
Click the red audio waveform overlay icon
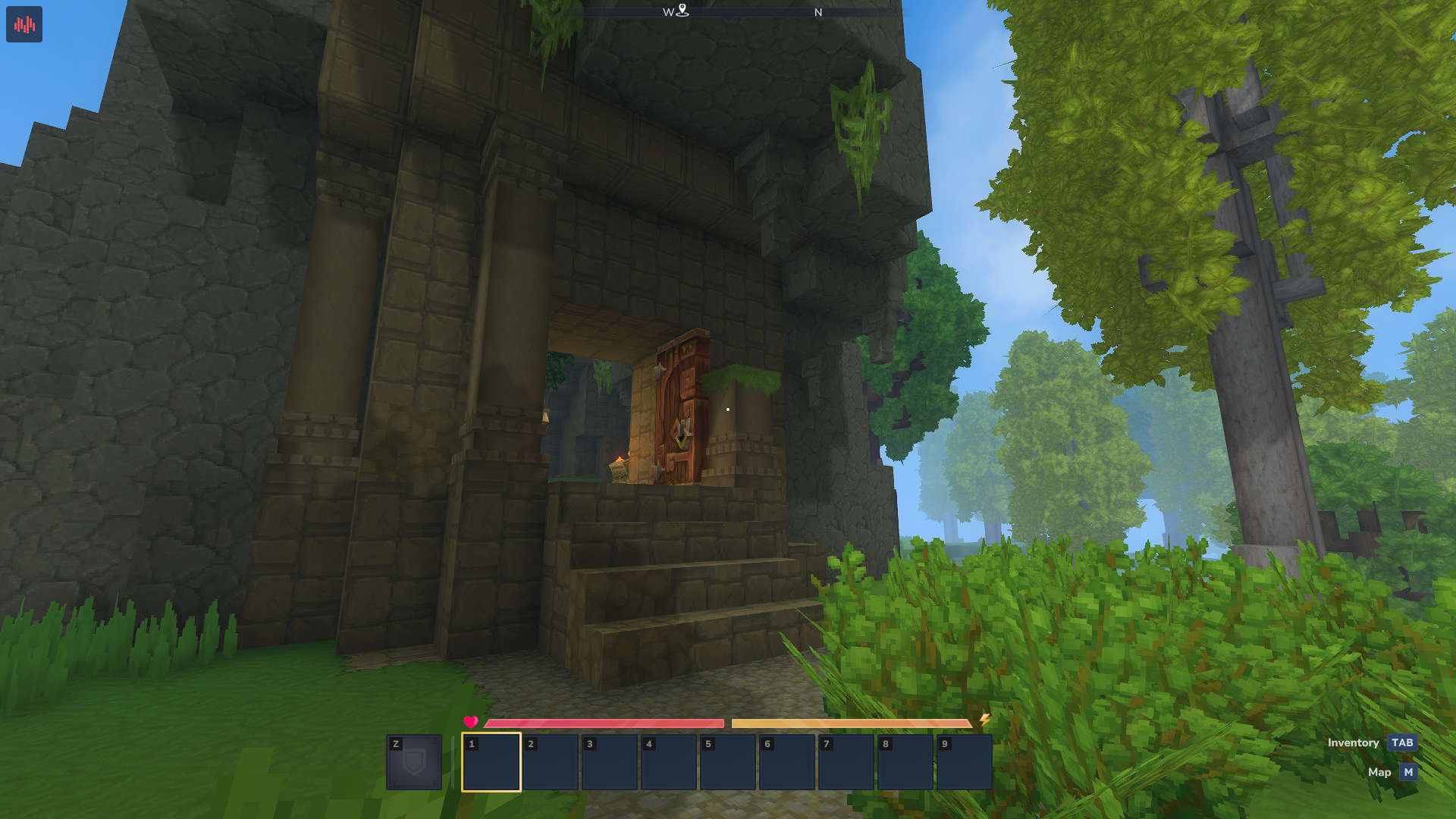click(x=24, y=24)
